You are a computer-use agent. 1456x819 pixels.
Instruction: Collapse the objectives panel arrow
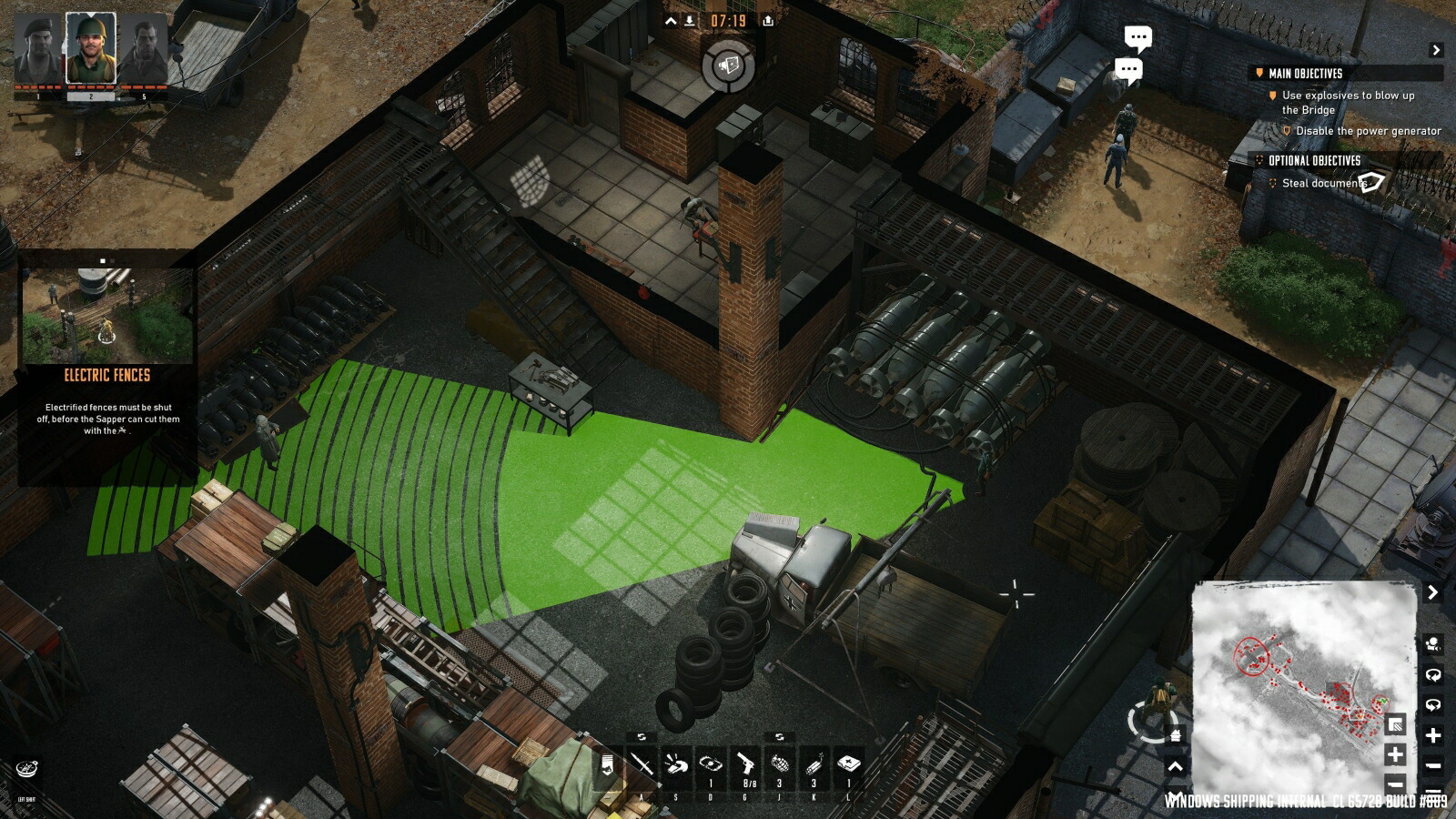(1436, 50)
